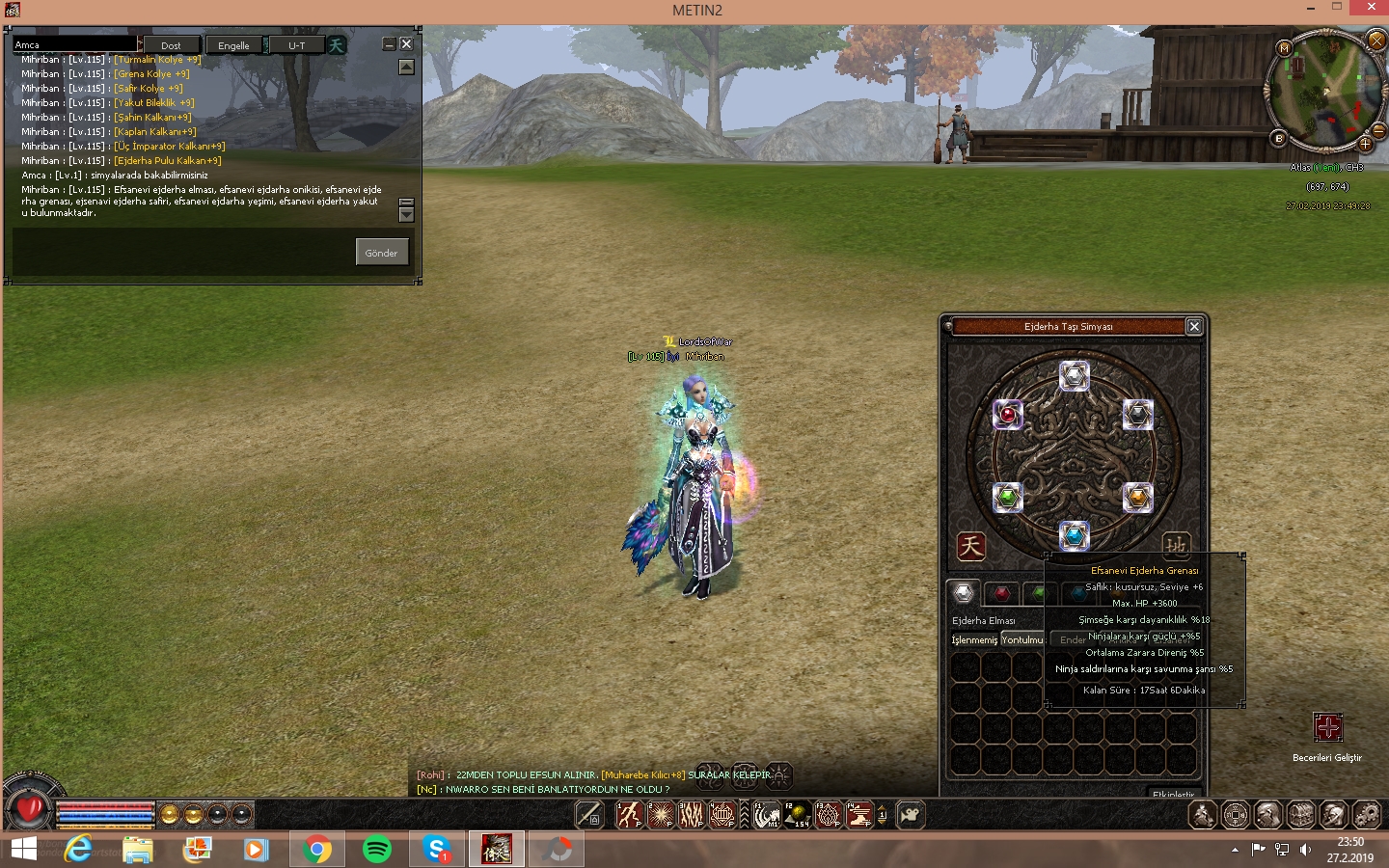Switch to the red ruby stone tab
Screen dimensions: 1389x868
[1002, 593]
